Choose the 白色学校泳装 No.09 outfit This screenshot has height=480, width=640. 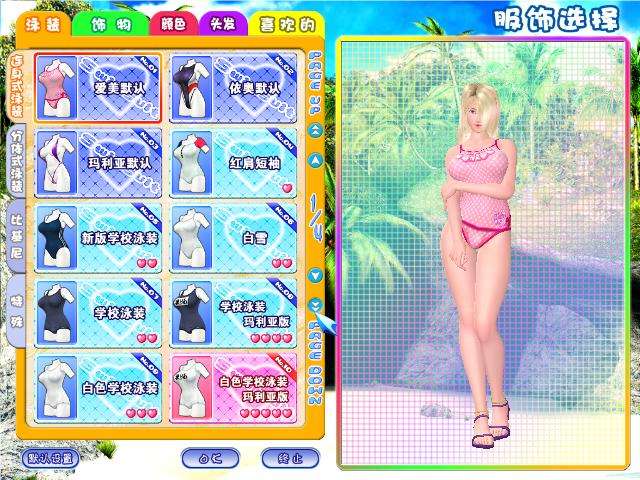pos(97,388)
